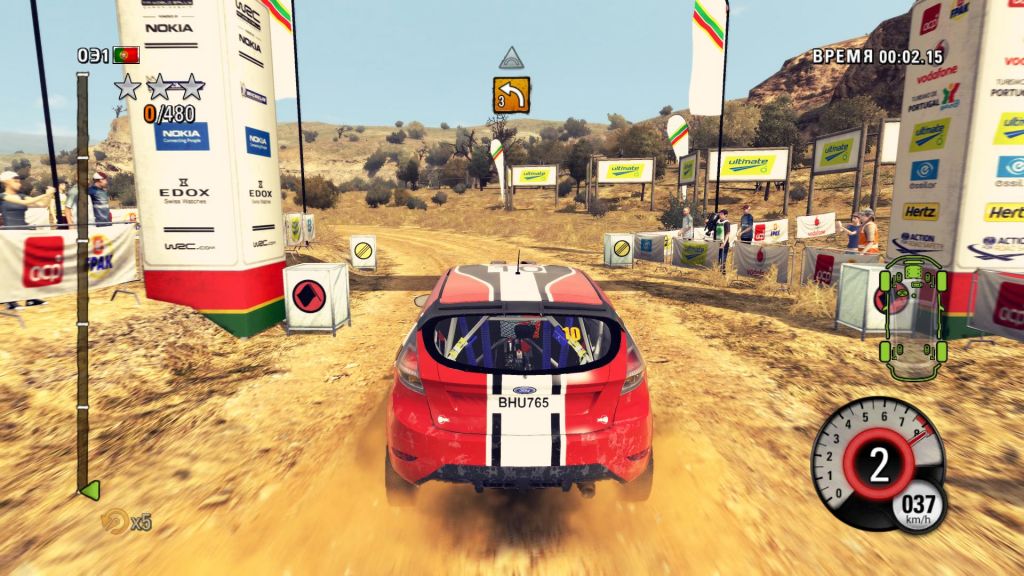Select the green car damage diagram
1024x576 pixels.
911,308
